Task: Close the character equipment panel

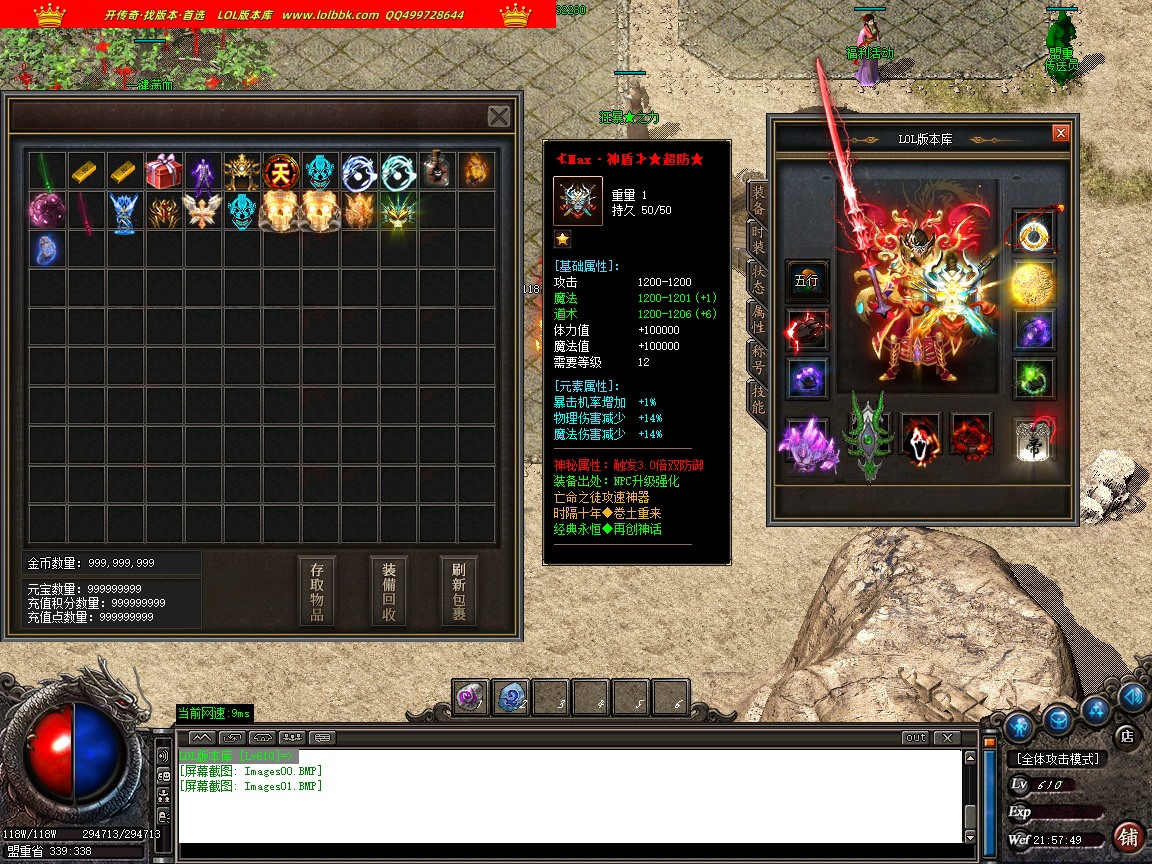Action: (x=1061, y=133)
